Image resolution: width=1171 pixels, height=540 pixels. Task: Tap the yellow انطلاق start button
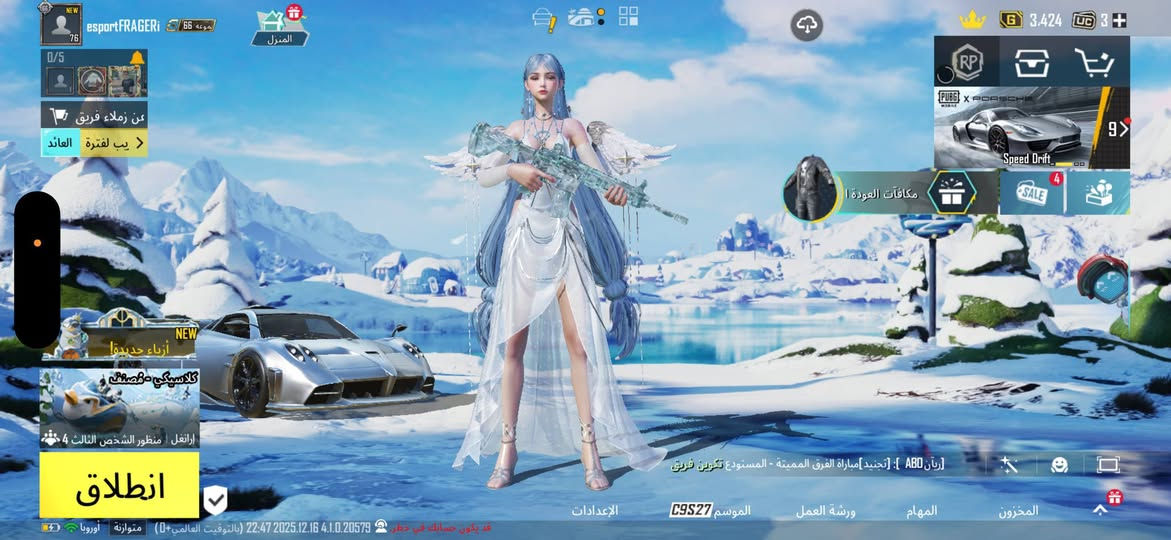coord(119,486)
